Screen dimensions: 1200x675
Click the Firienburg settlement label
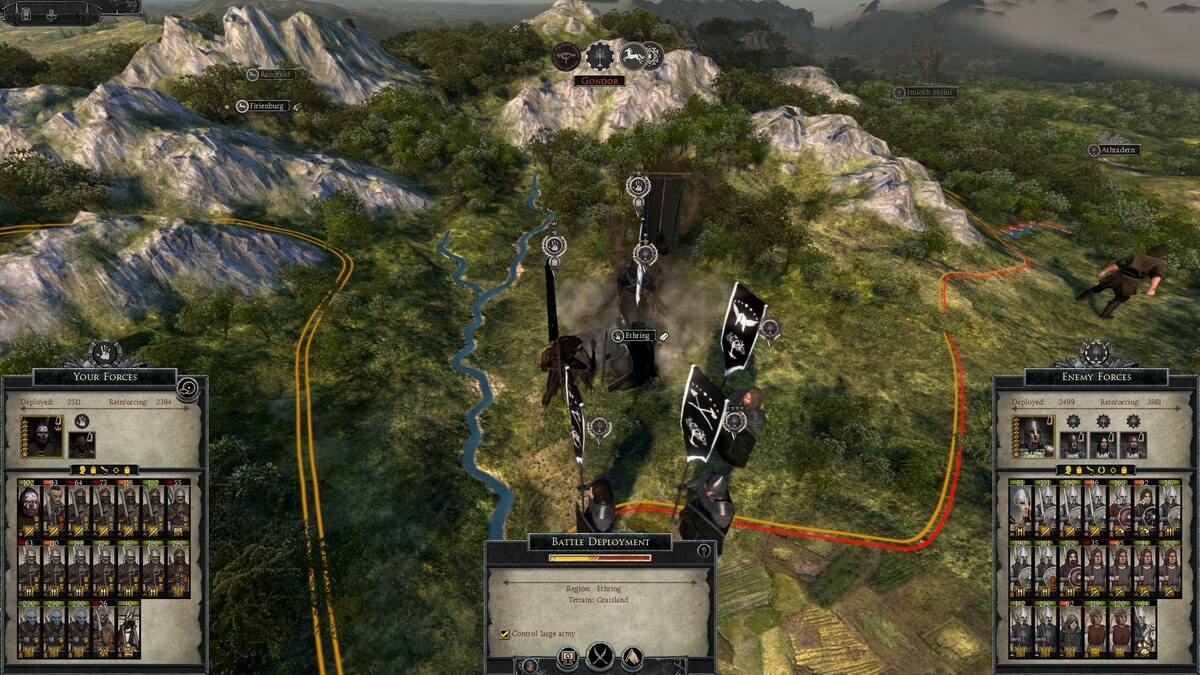pyautogui.click(x=264, y=106)
